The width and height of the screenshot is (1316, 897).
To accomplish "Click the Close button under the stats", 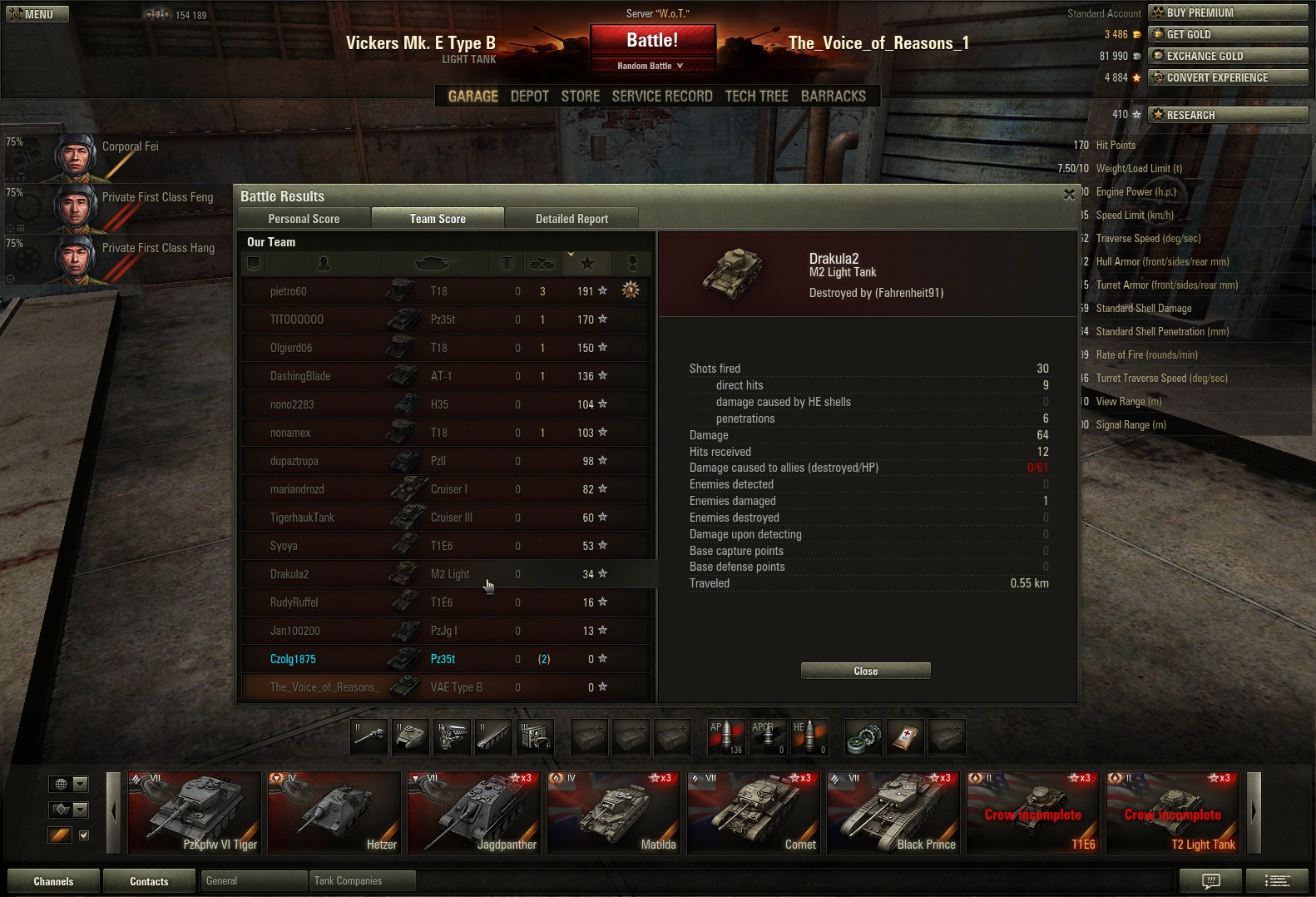I will click(865, 671).
